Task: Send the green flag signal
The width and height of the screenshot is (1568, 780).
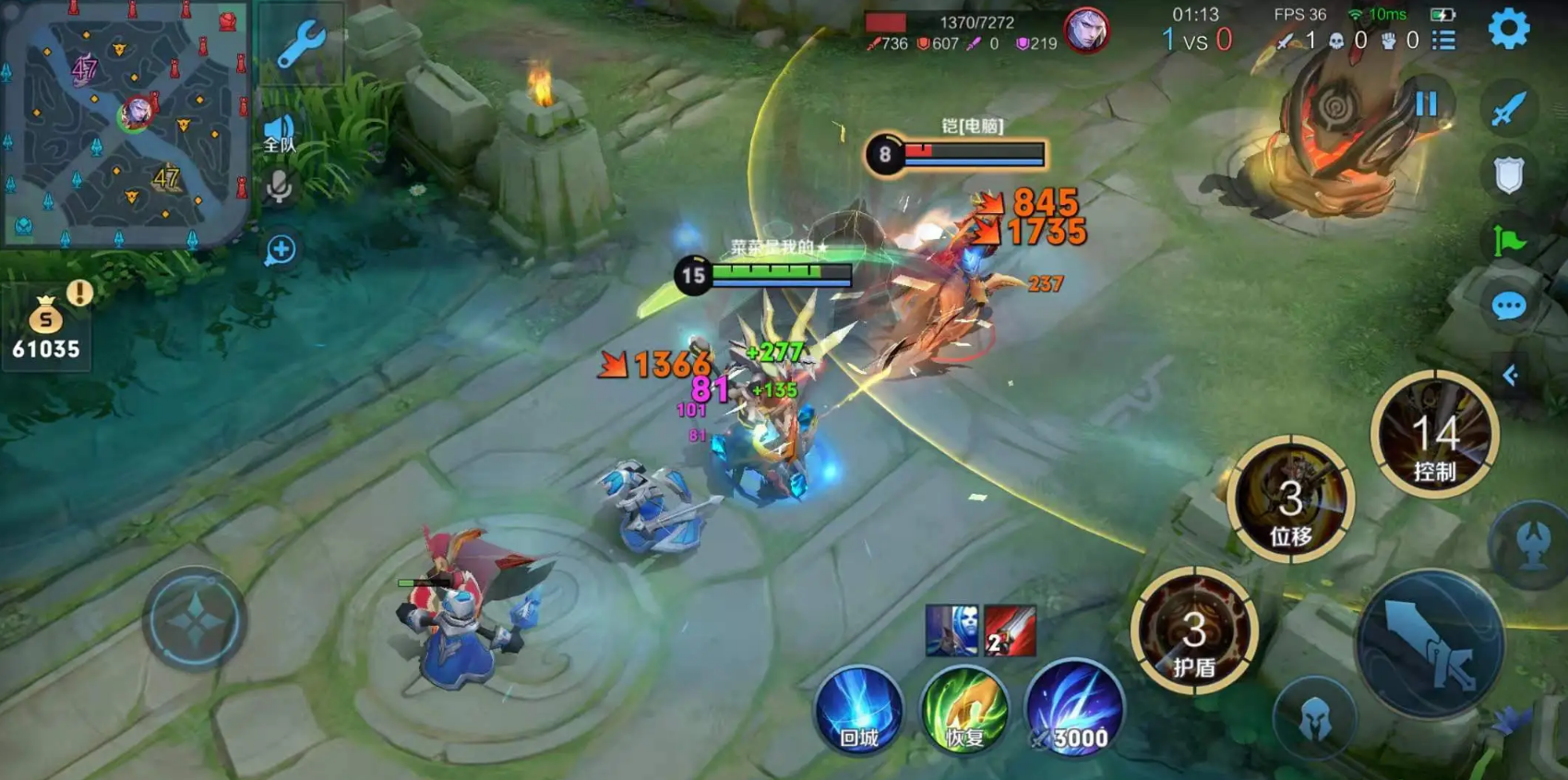Action: [x=1509, y=241]
